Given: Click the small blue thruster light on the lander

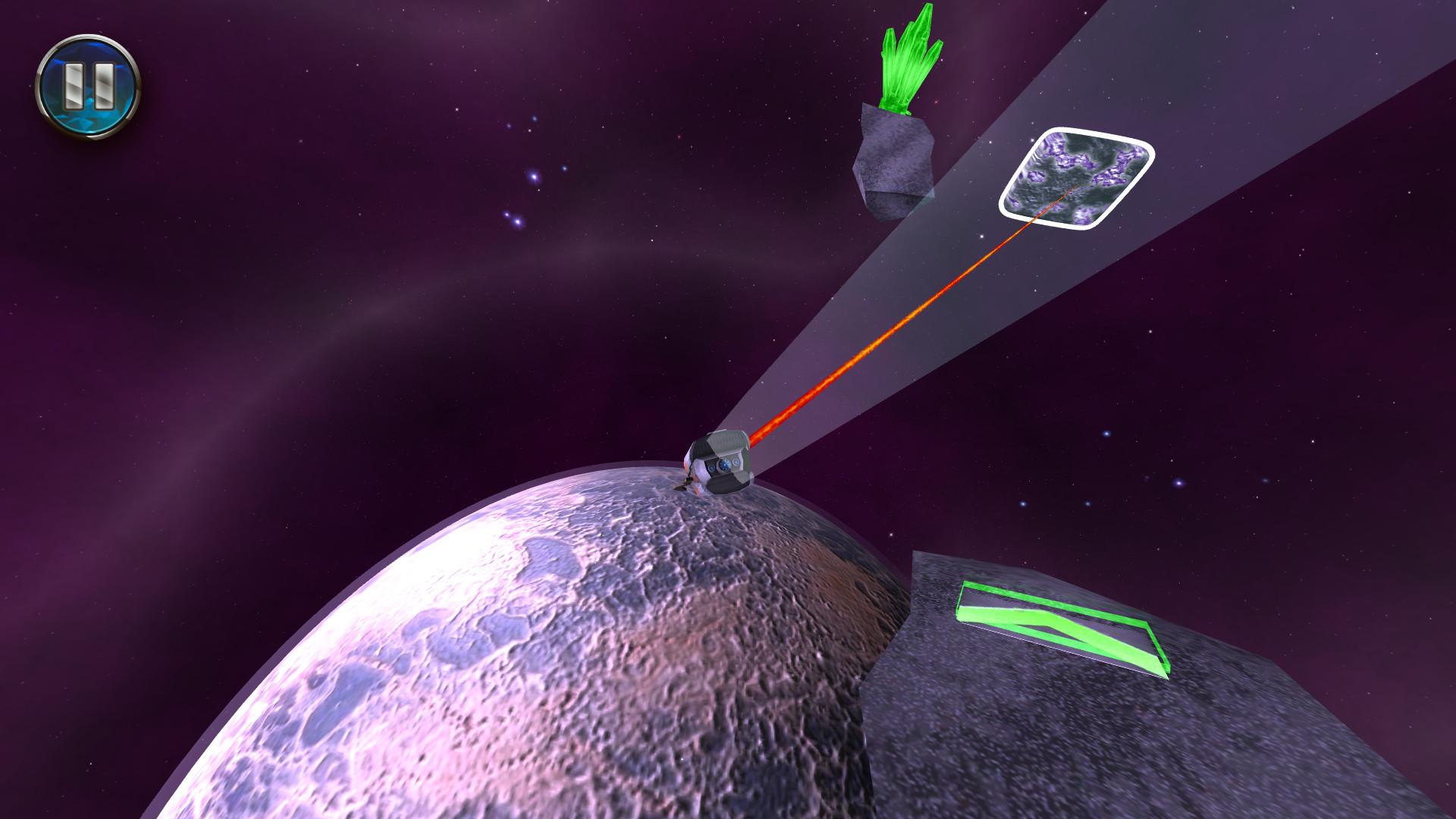Looking at the screenshot, I should pos(736,463).
